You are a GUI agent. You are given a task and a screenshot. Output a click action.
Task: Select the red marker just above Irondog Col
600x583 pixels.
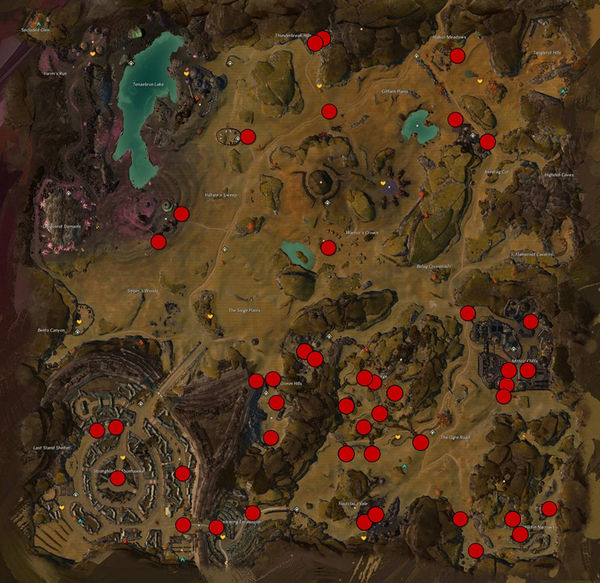pyautogui.click(x=487, y=141)
